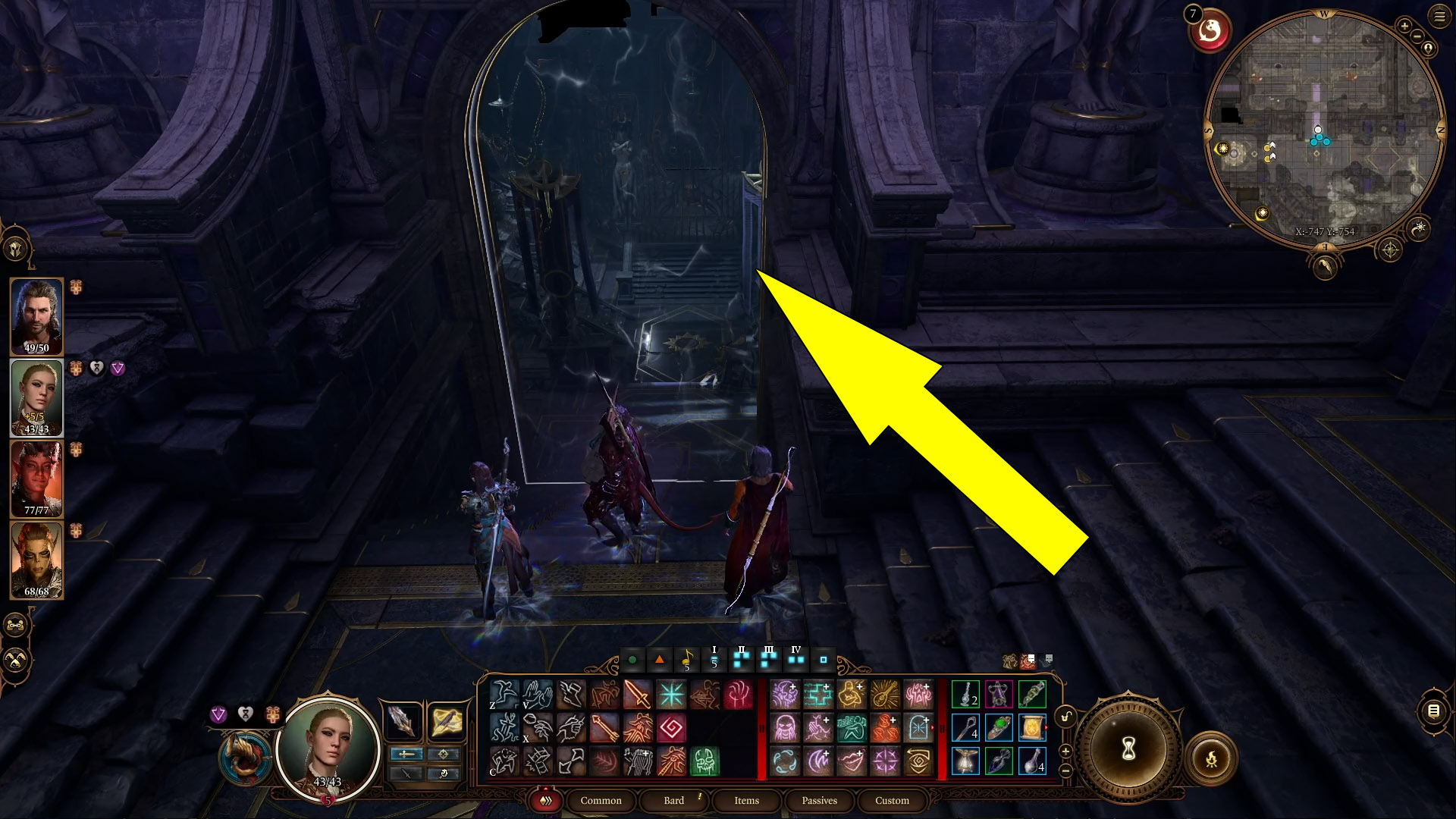Screen dimensions: 1456x819
Task: Open the Passives tab
Action: pyautogui.click(x=819, y=801)
